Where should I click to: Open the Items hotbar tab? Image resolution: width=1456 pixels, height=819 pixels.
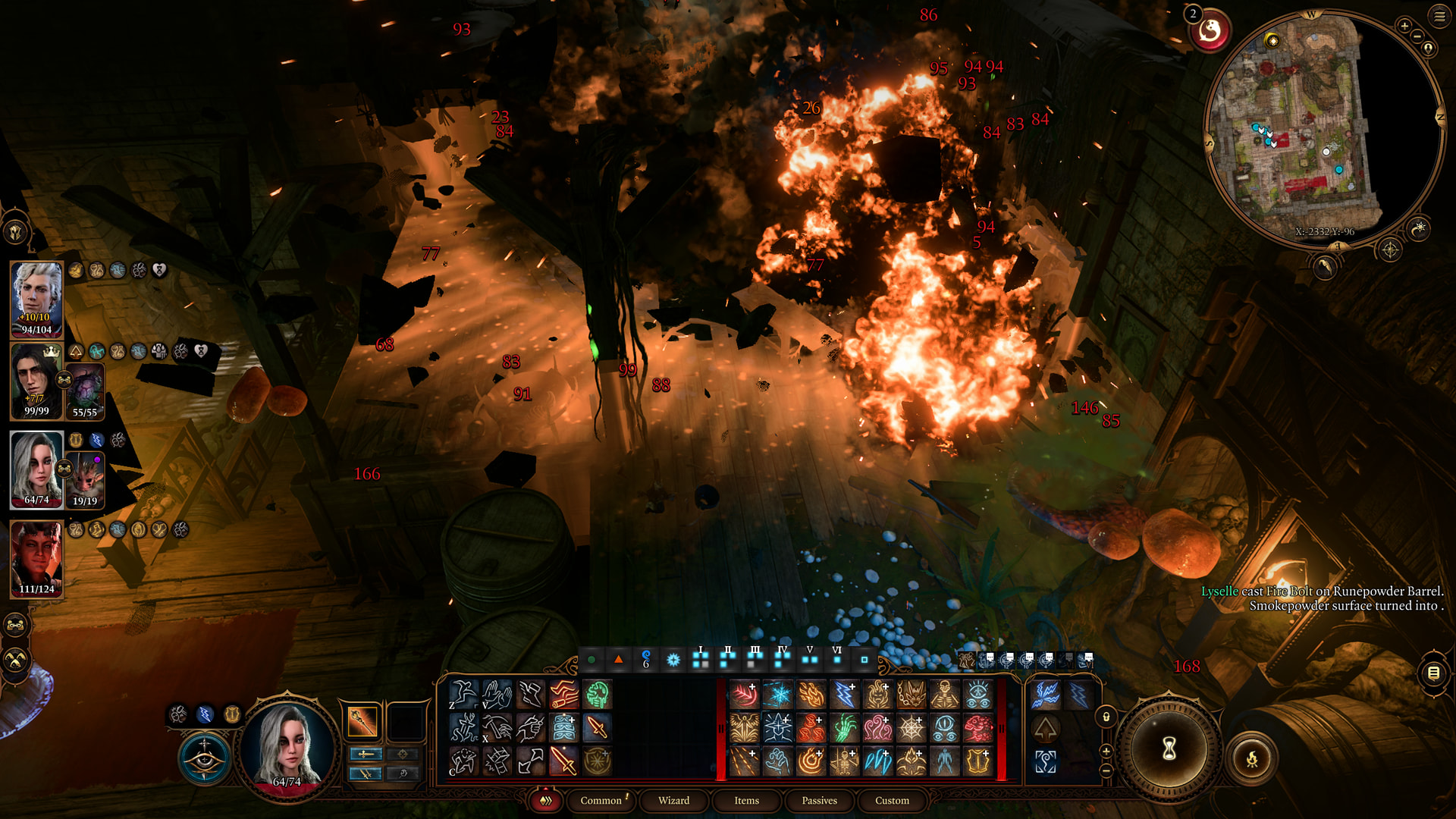coord(746,800)
